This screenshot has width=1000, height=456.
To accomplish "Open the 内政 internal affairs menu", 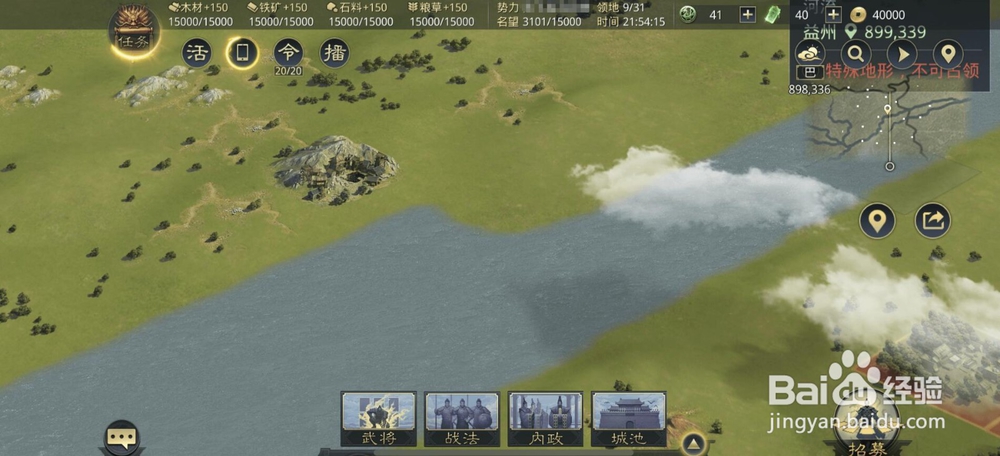I will (x=545, y=418).
